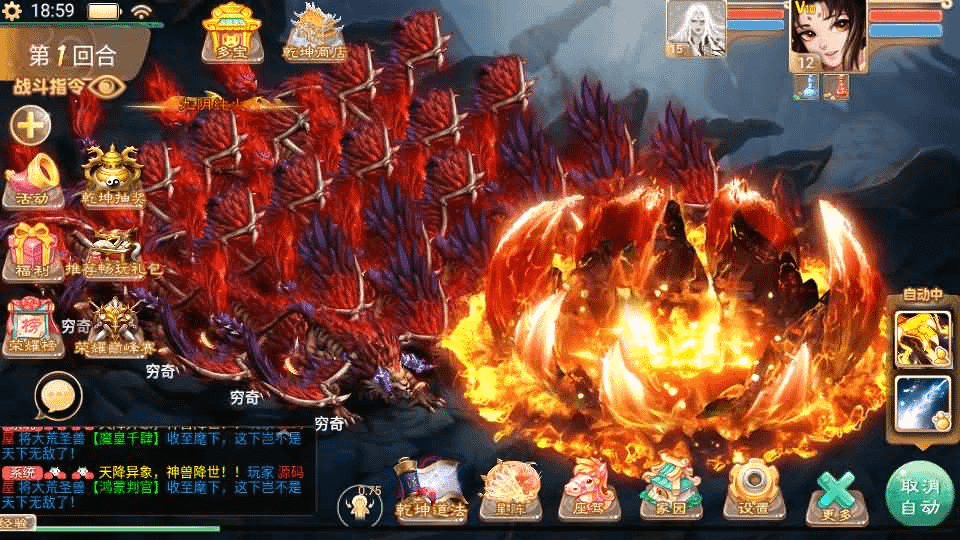This screenshot has width=960, height=540.
Task: Open the chat speech bubble
Action: click(x=57, y=395)
